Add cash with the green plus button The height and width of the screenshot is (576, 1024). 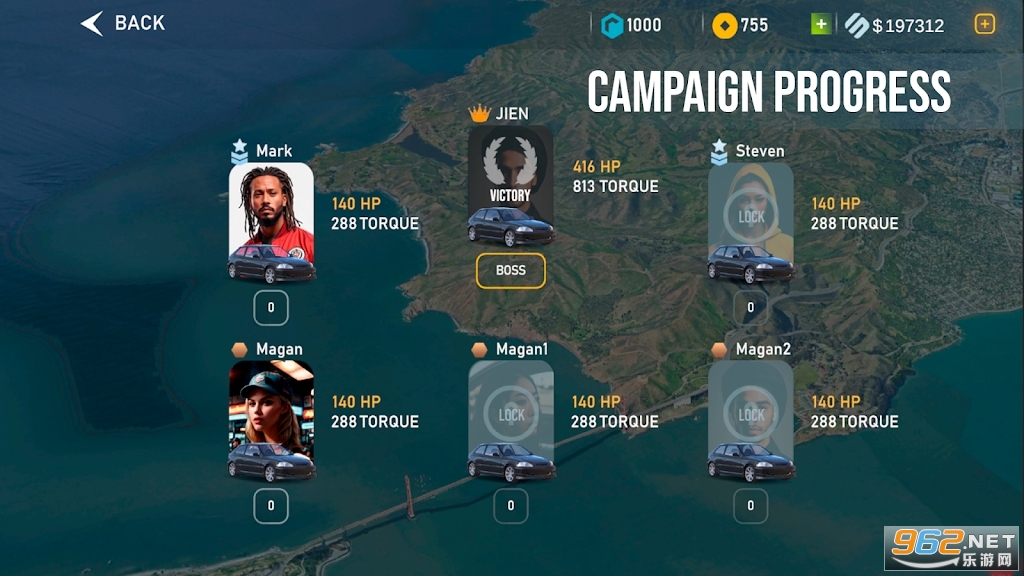pyautogui.click(x=820, y=24)
